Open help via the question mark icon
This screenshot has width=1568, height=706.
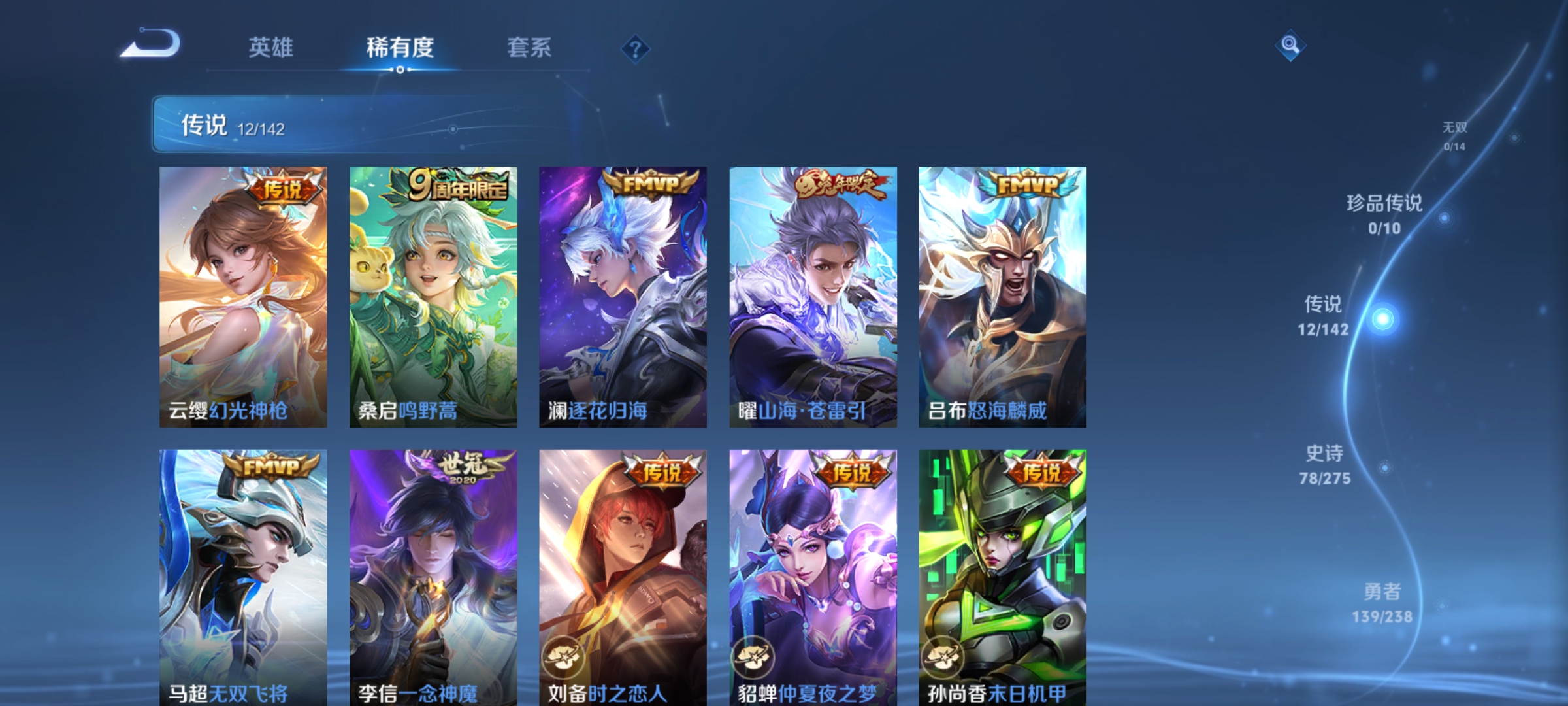click(634, 49)
